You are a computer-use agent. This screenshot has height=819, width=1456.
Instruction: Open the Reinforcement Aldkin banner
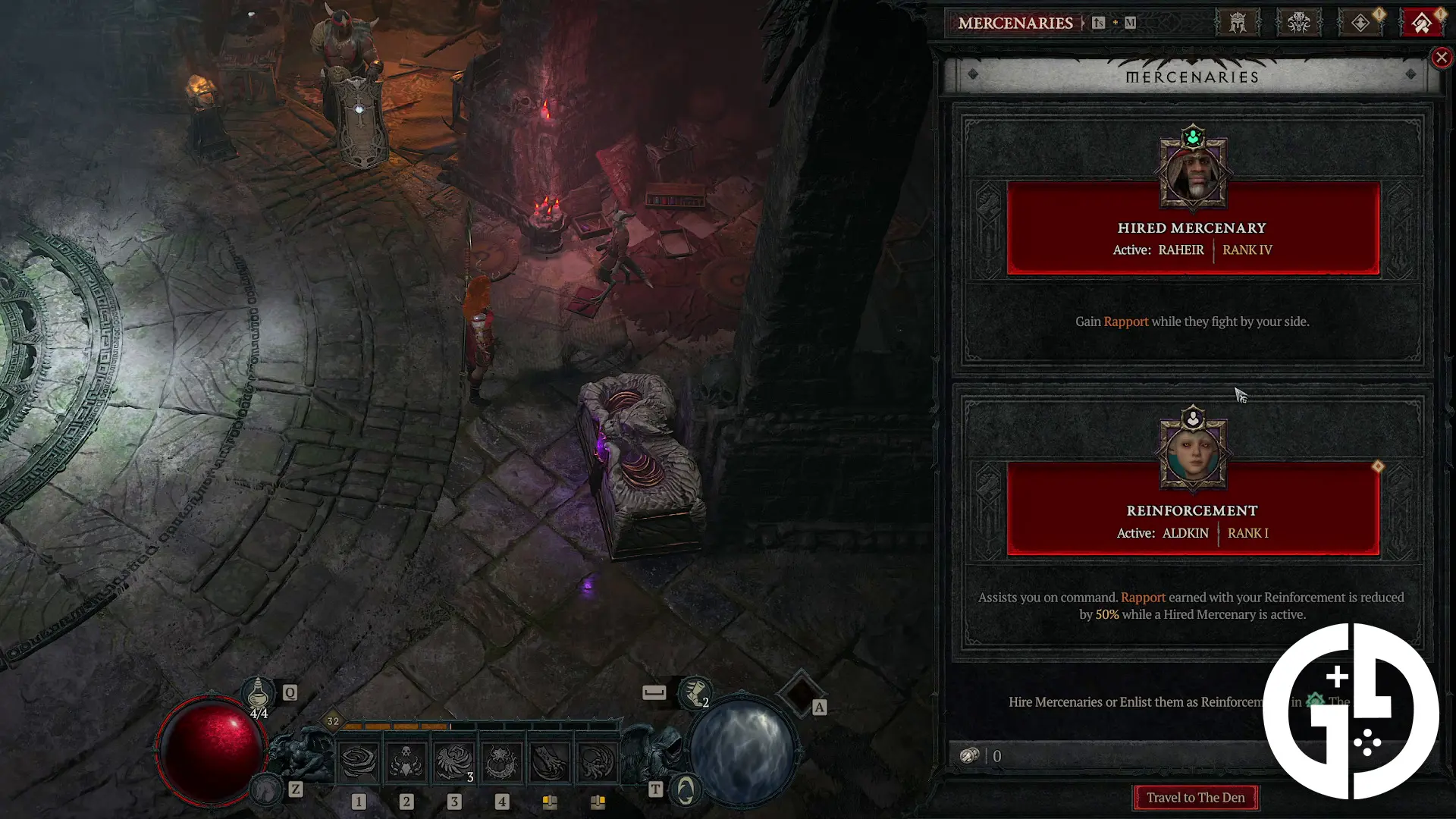1192,522
